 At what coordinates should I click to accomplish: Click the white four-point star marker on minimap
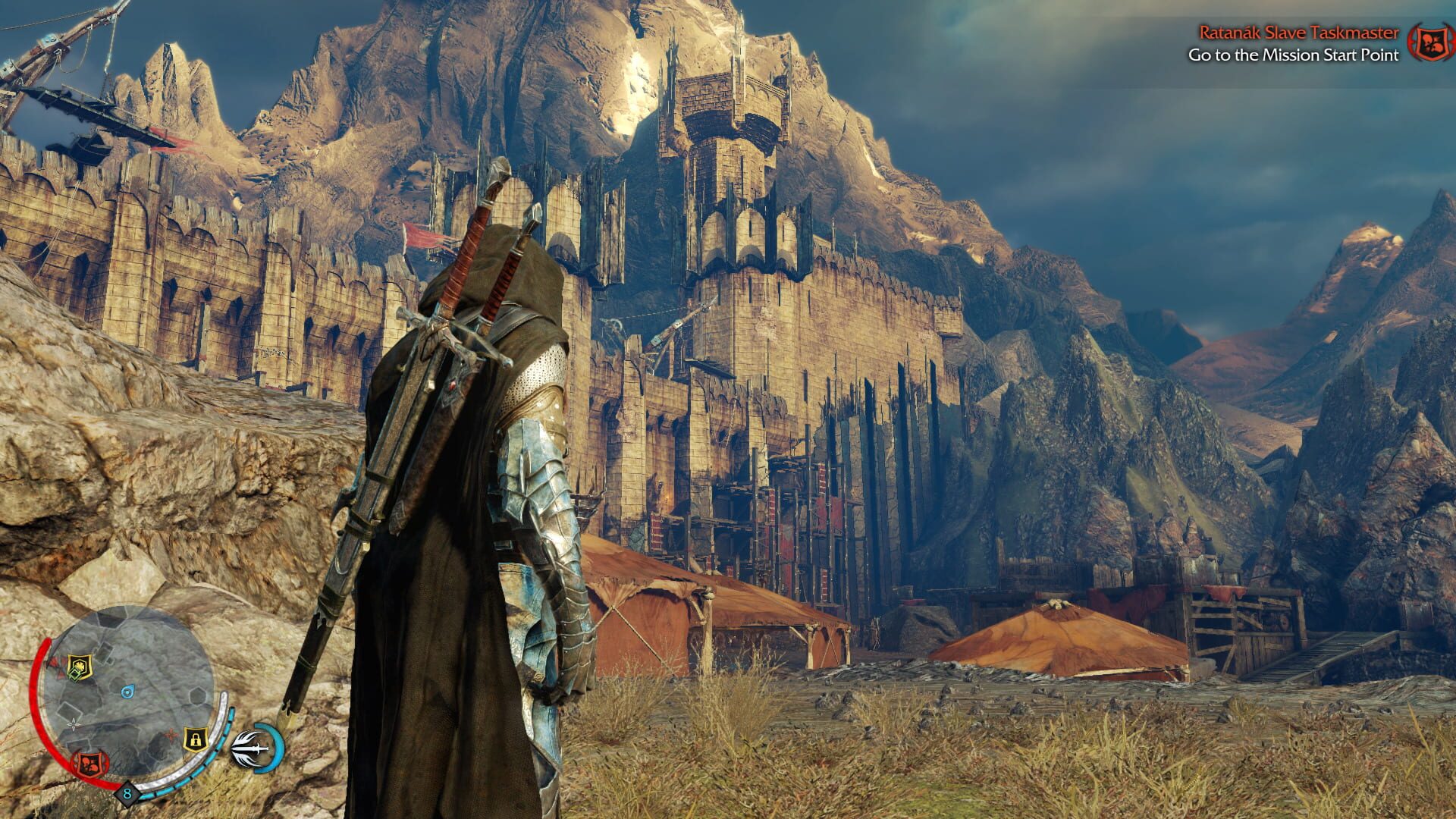(x=74, y=724)
